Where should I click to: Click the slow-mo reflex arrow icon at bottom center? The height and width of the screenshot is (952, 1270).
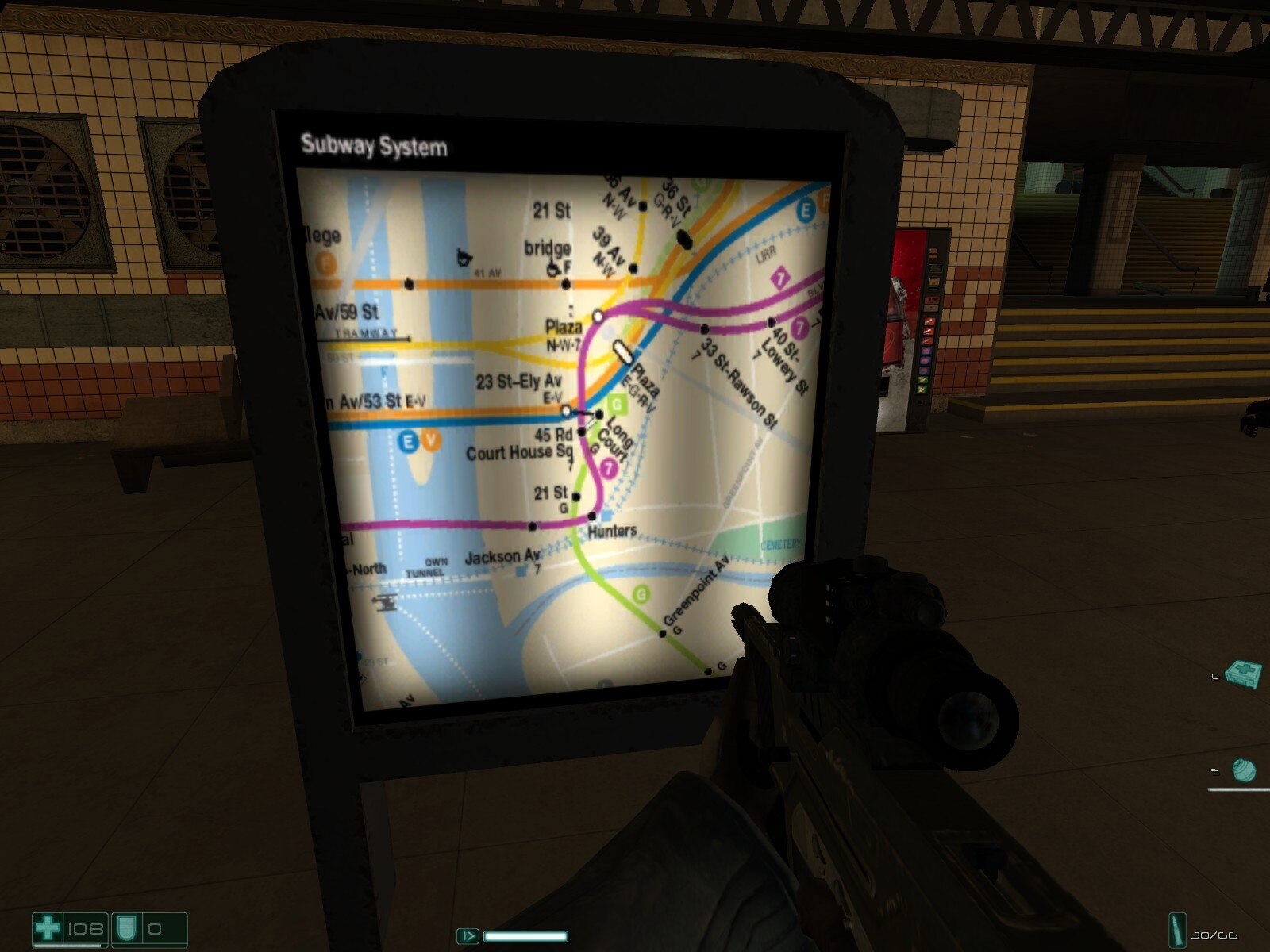click(468, 936)
